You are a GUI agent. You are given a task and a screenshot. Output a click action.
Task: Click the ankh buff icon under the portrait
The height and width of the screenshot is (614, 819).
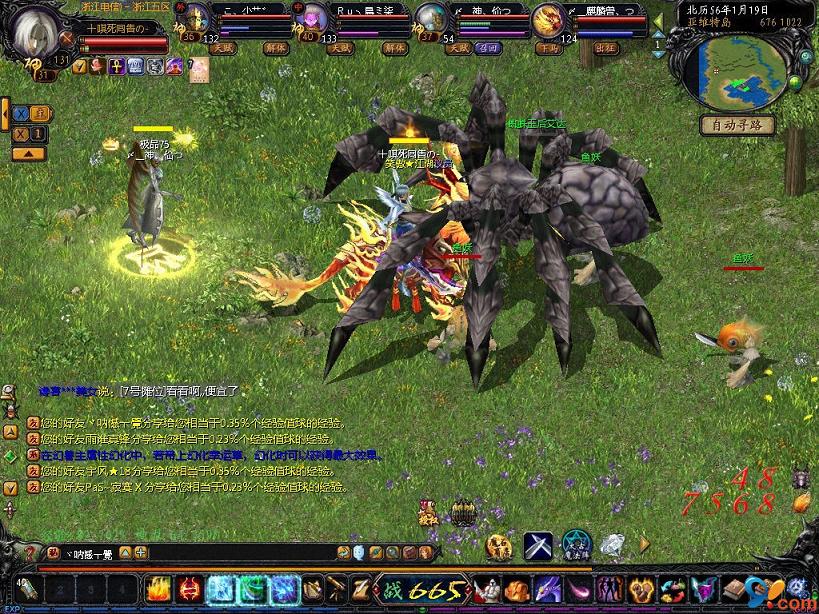pyautogui.click(x=116, y=66)
